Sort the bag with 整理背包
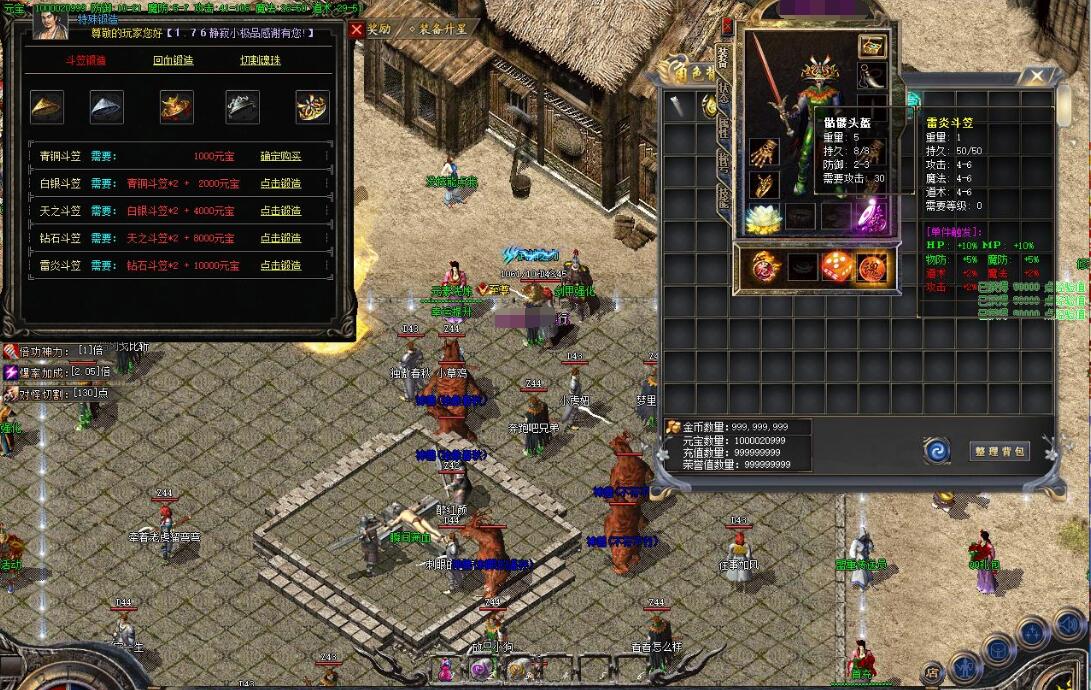The image size is (1091, 690). [999, 451]
